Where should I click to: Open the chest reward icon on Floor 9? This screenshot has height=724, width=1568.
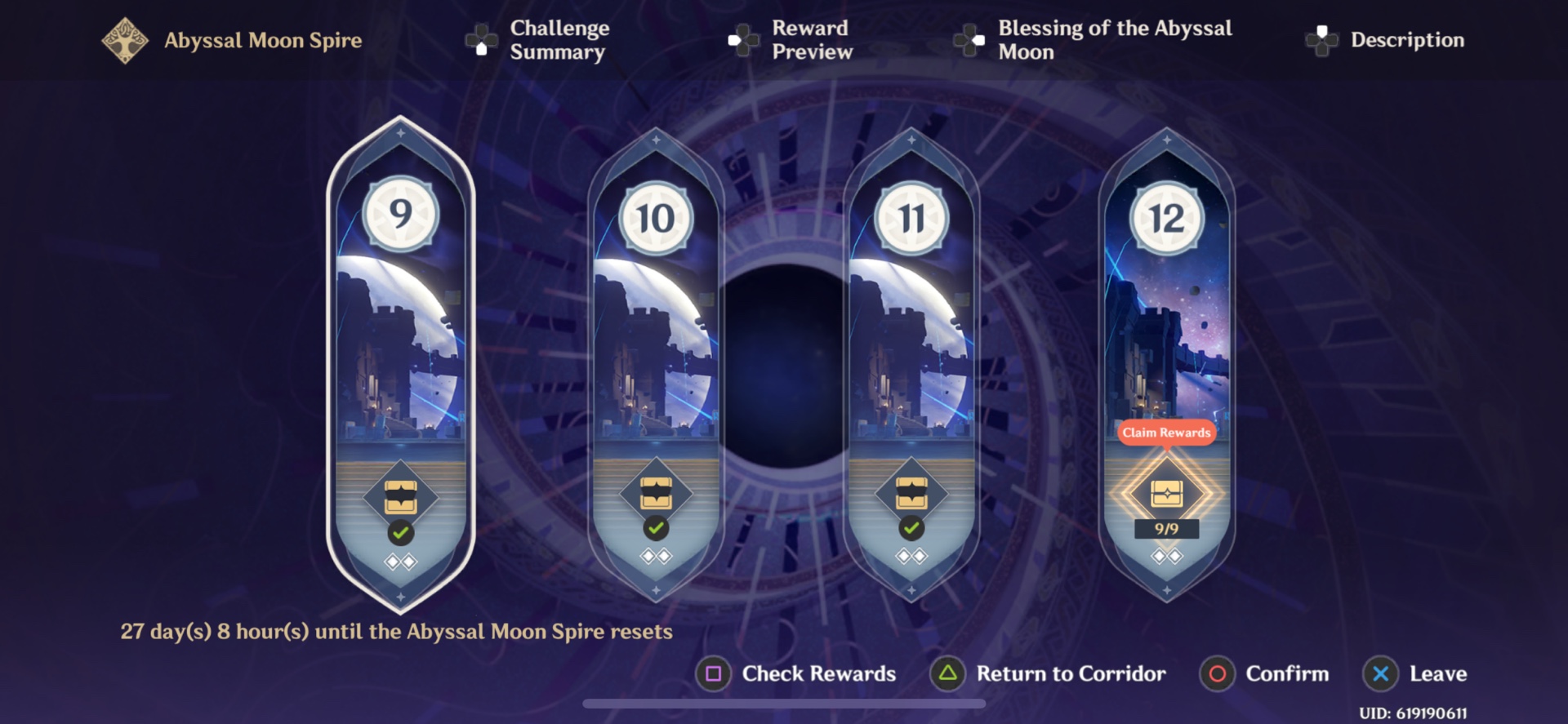(x=399, y=495)
